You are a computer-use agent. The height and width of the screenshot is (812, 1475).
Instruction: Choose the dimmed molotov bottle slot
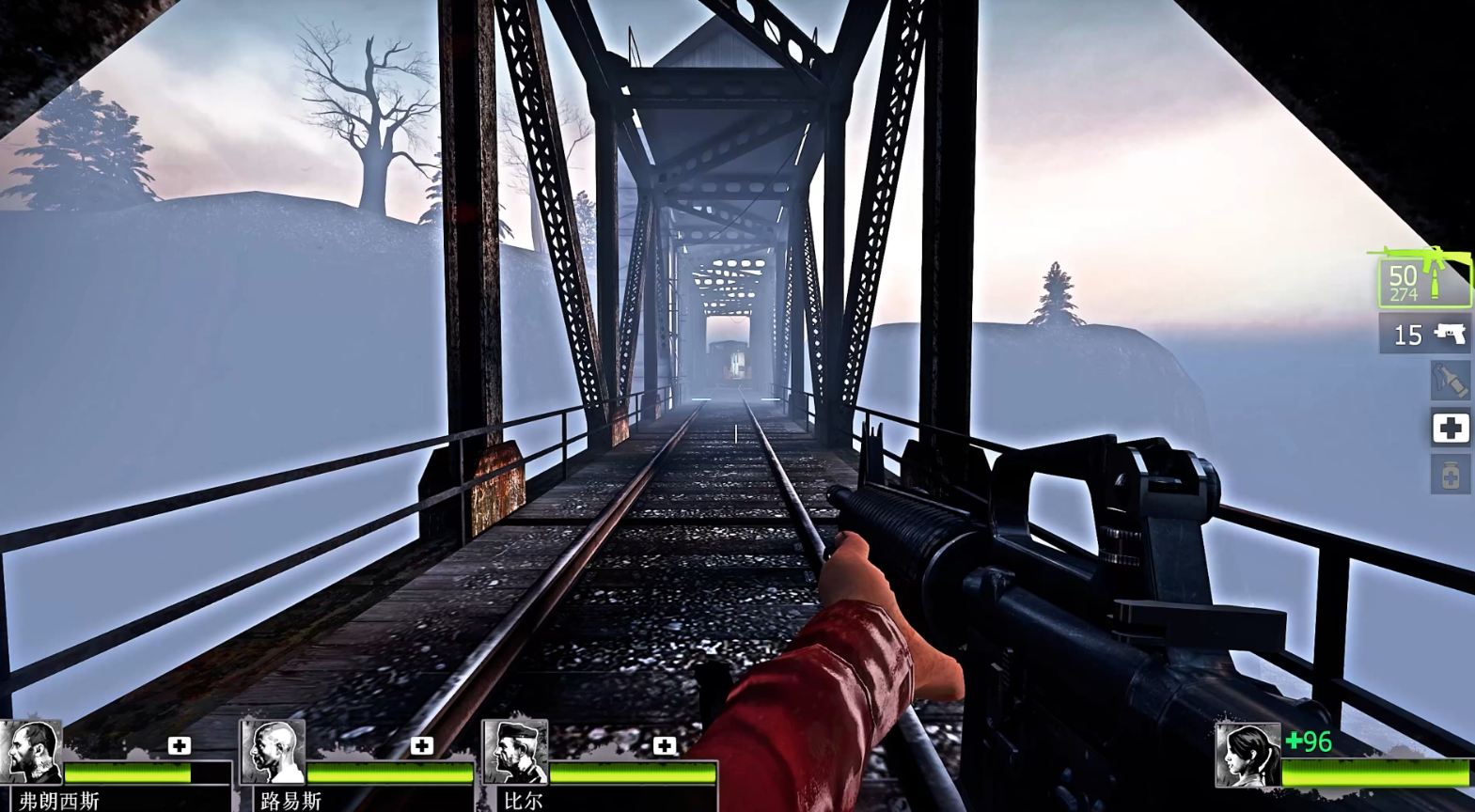pos(1450,381)
